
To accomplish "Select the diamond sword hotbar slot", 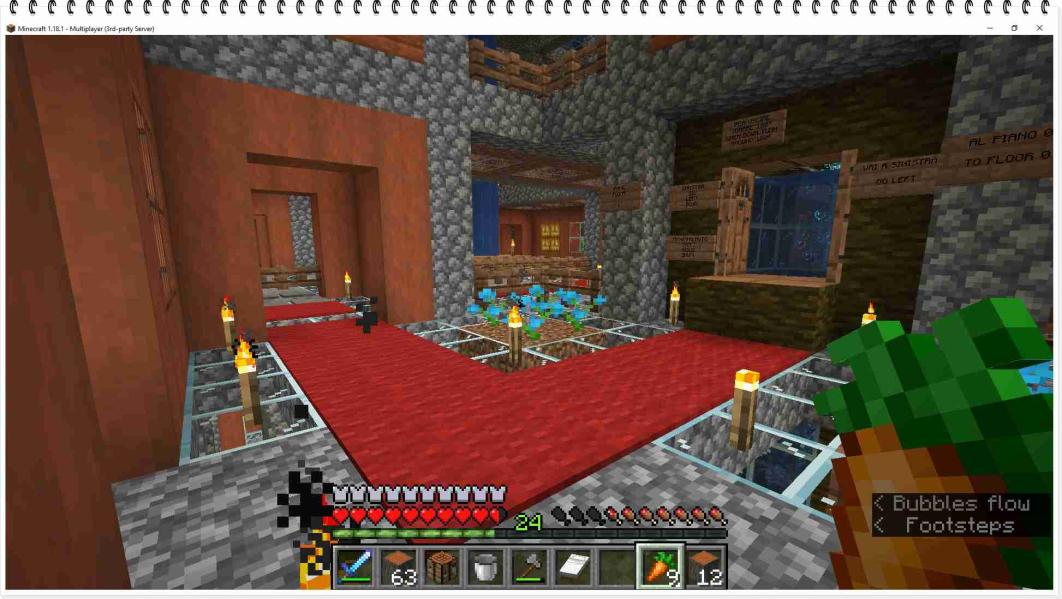I will click(355, 567).
